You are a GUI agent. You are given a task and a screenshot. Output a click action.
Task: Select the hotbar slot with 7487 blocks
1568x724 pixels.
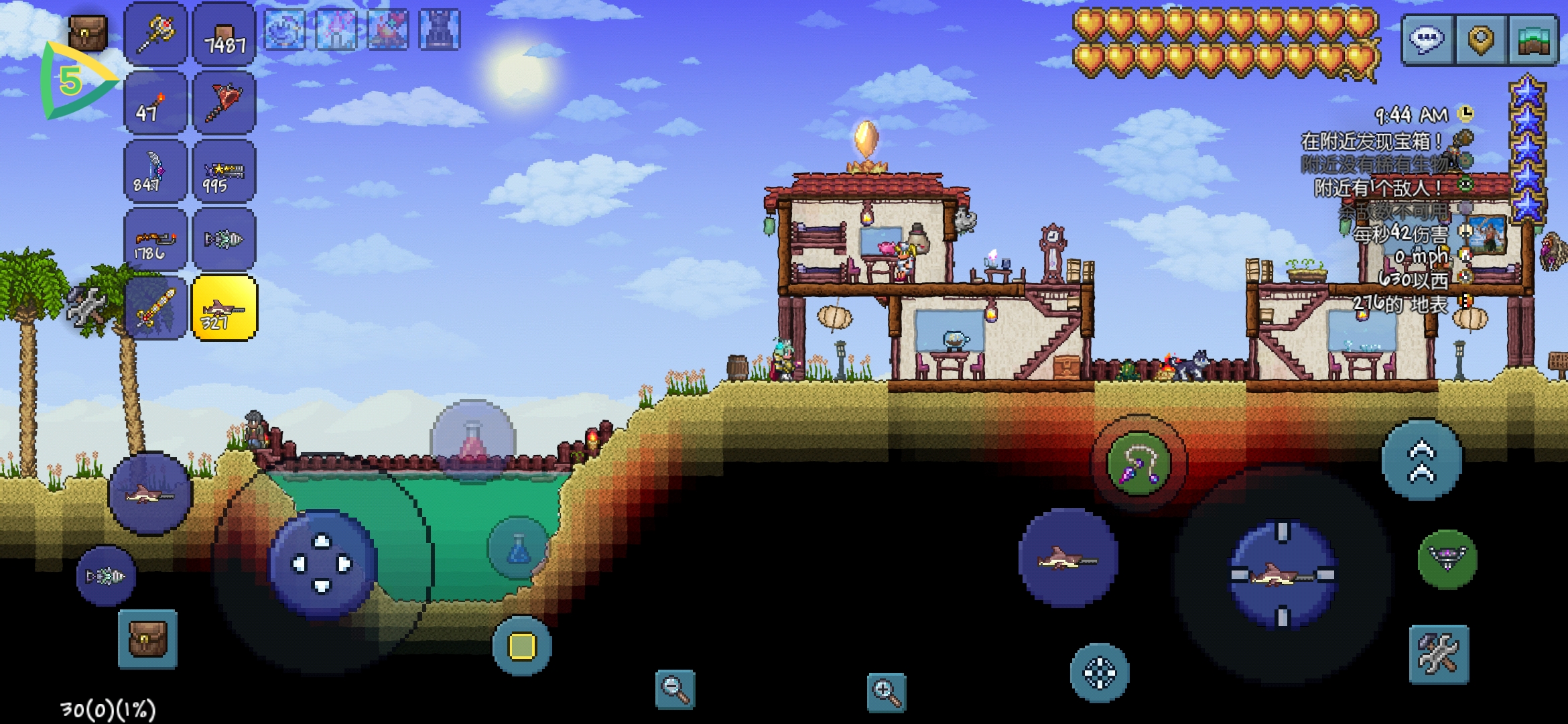pos(224,35)
